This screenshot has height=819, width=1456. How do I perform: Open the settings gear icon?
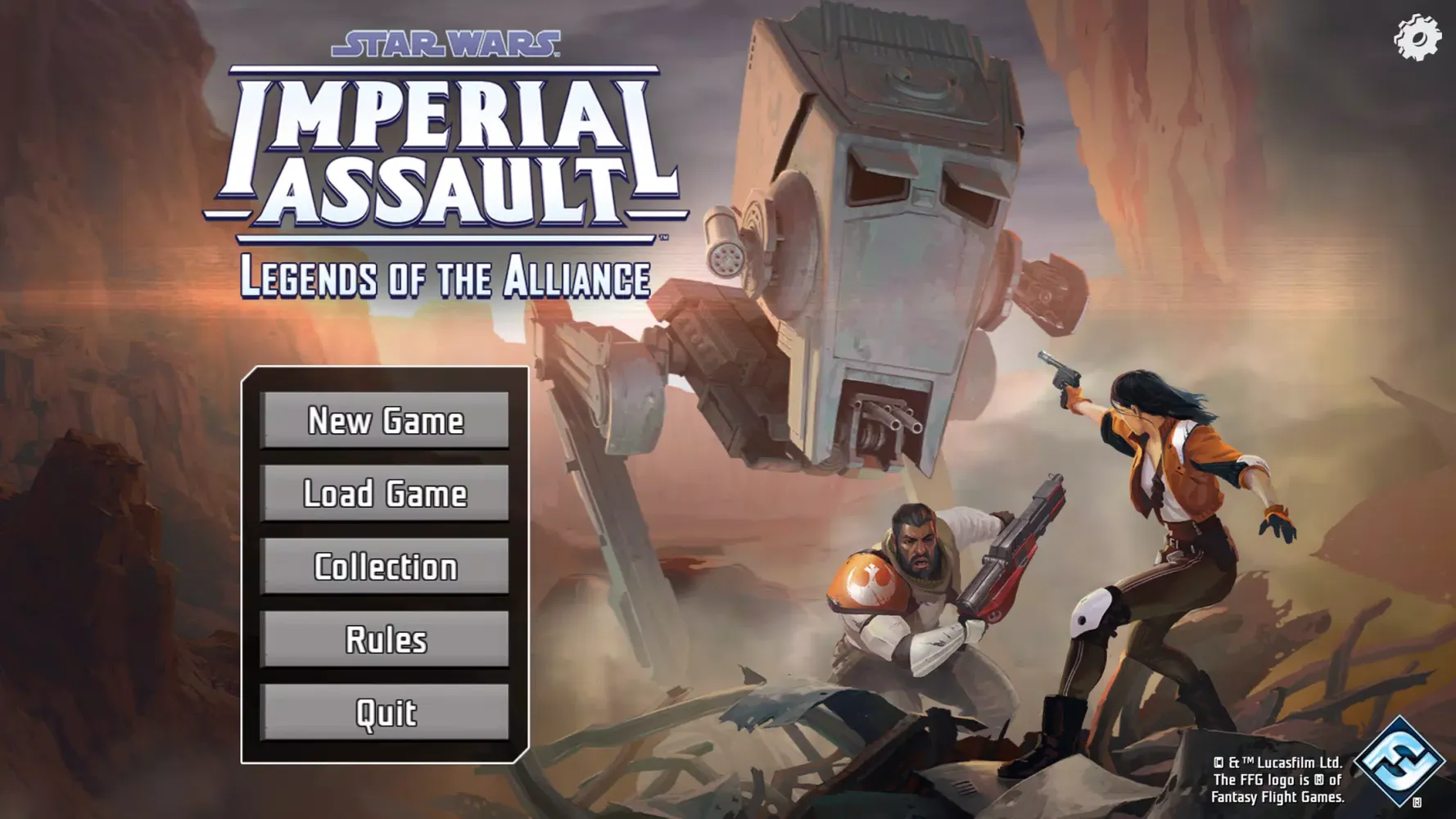coord(1416,36)
